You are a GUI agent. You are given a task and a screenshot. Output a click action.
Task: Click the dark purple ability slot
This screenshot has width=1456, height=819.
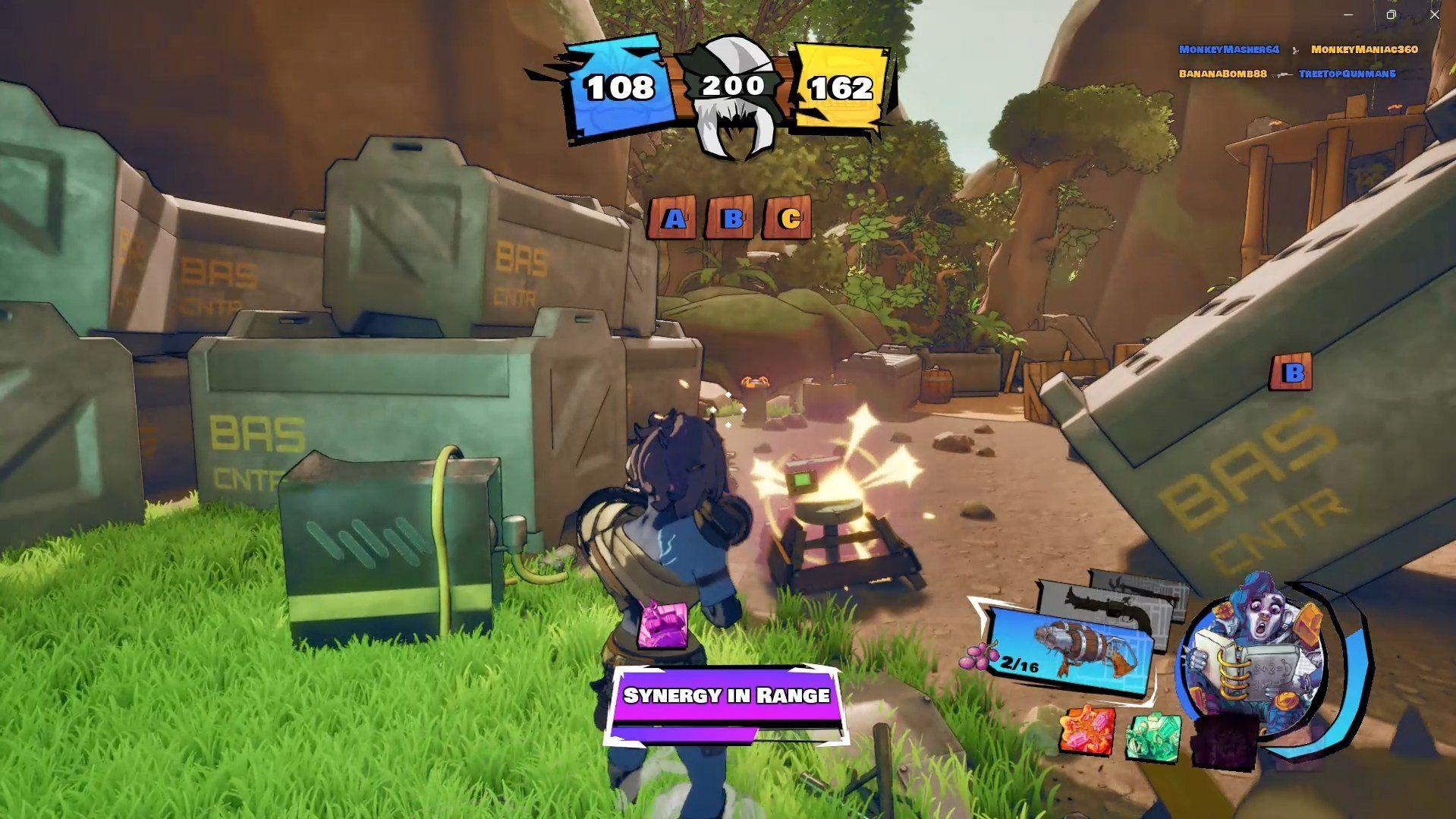coord(1223,740)
